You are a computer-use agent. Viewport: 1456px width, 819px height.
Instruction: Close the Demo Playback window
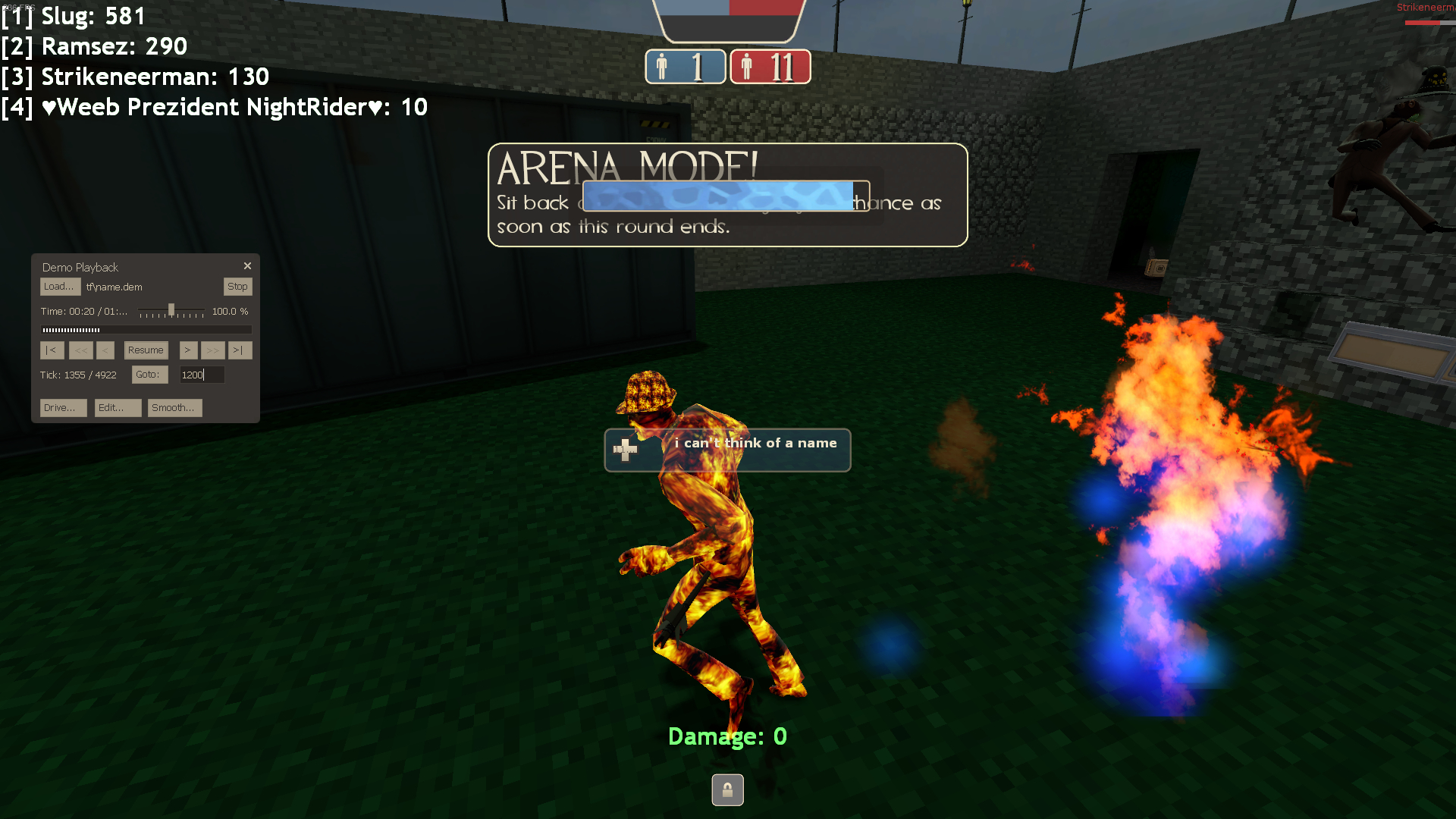tap(247, 266)
